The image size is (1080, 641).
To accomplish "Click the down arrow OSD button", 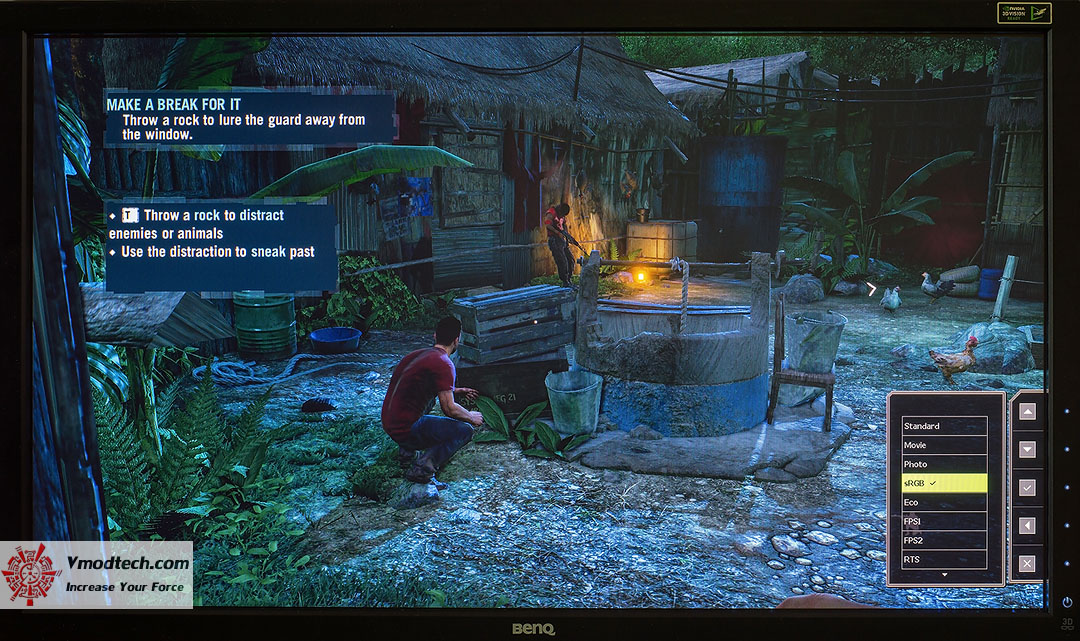I will (x=1027, y=449).
